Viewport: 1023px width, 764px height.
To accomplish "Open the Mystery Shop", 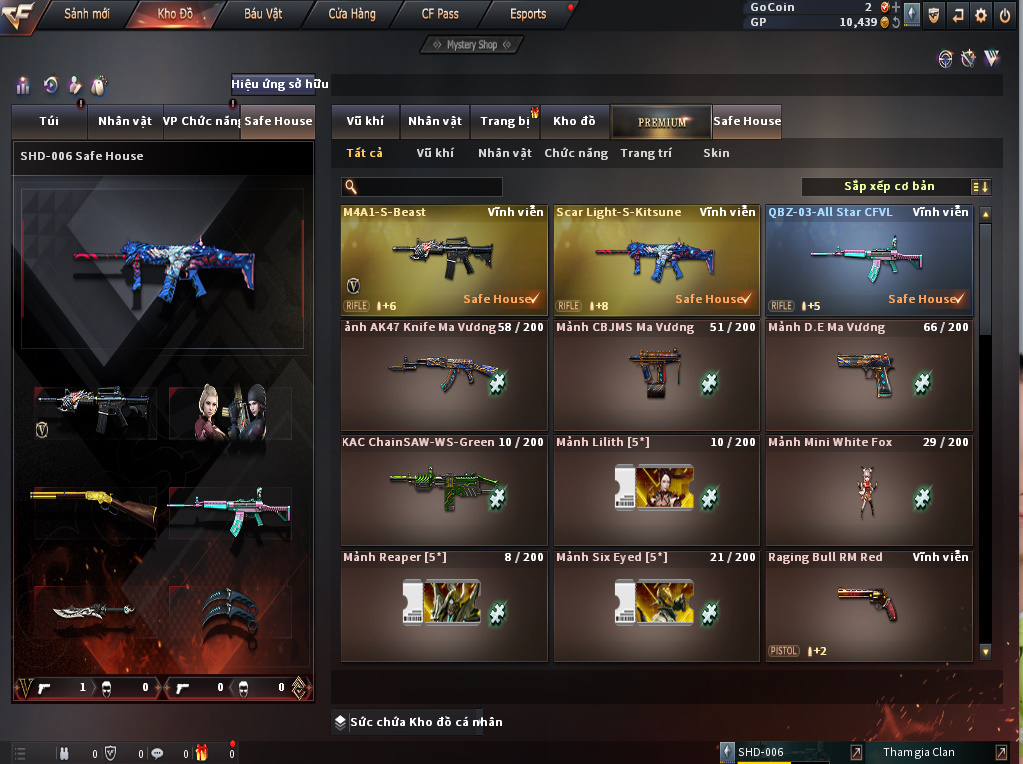I will (x=471, y=45).
